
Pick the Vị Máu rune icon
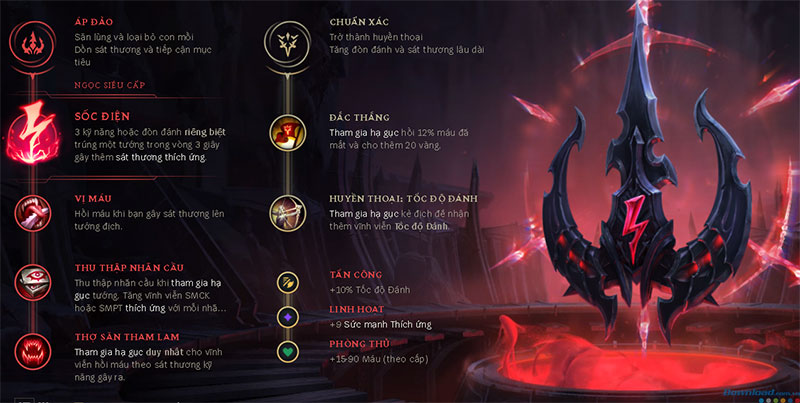click(x=32, y=213)
